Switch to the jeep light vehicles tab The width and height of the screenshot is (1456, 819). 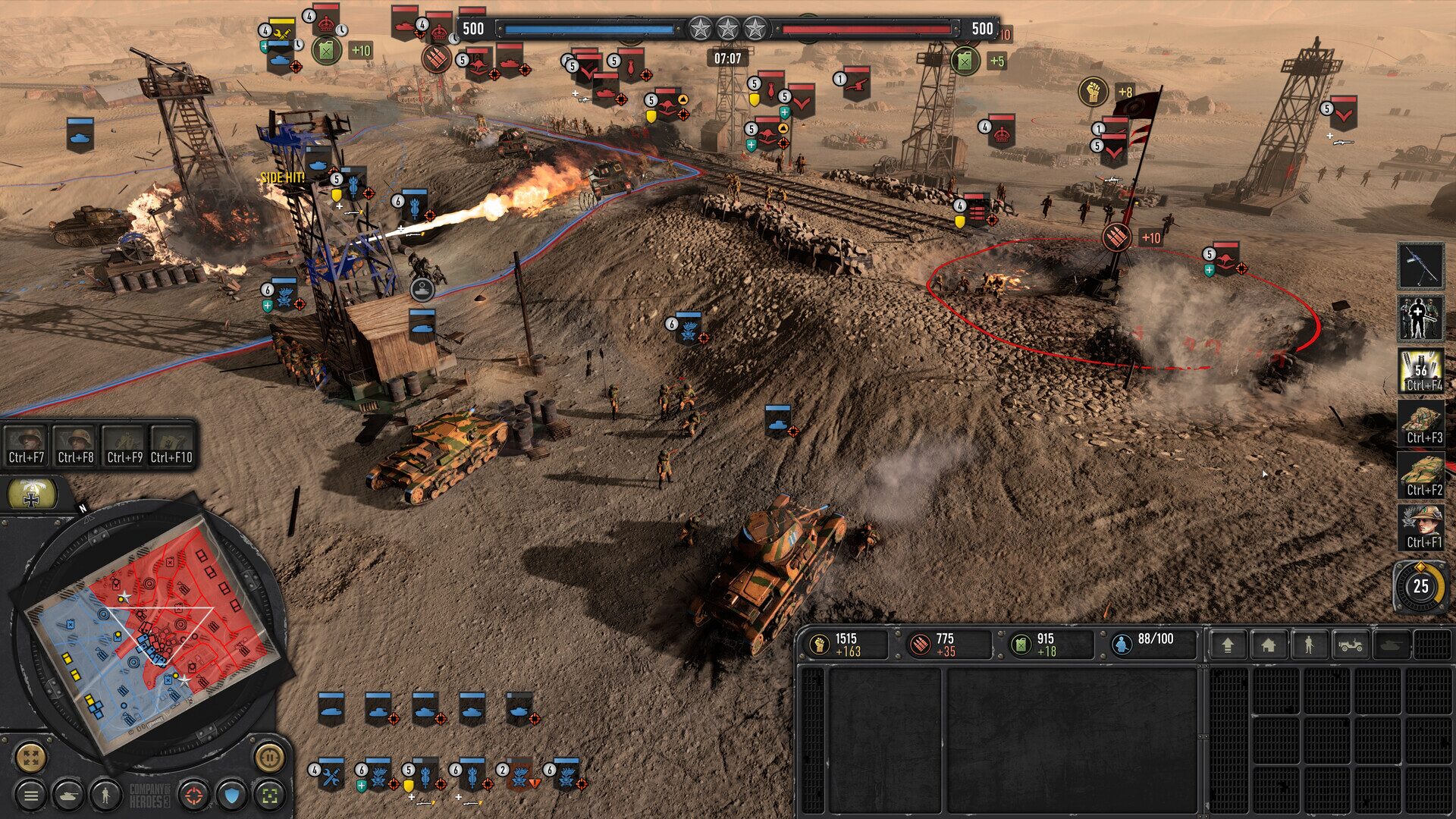[1351, 645]
